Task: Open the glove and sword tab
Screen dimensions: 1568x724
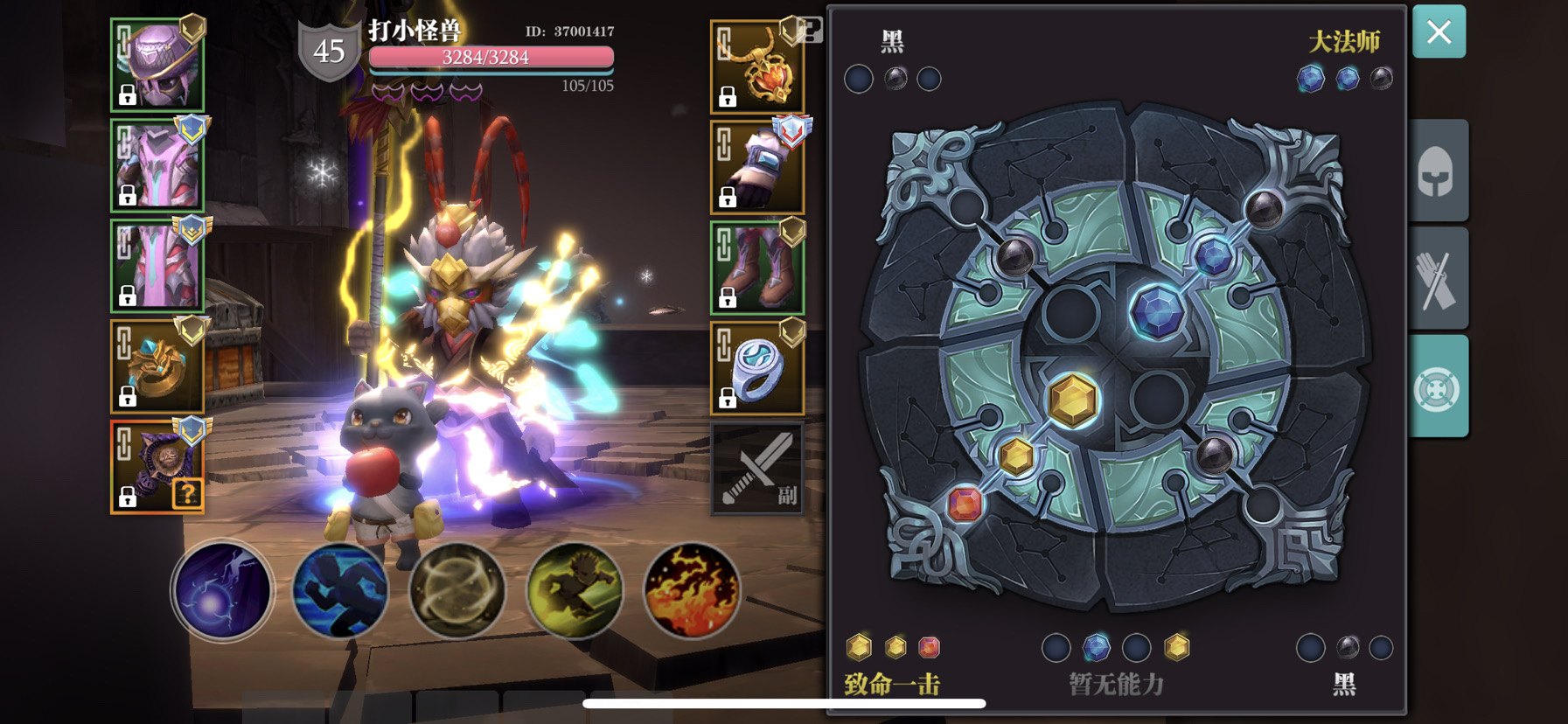Action: pyautogui.click(x=1437, y=279)
